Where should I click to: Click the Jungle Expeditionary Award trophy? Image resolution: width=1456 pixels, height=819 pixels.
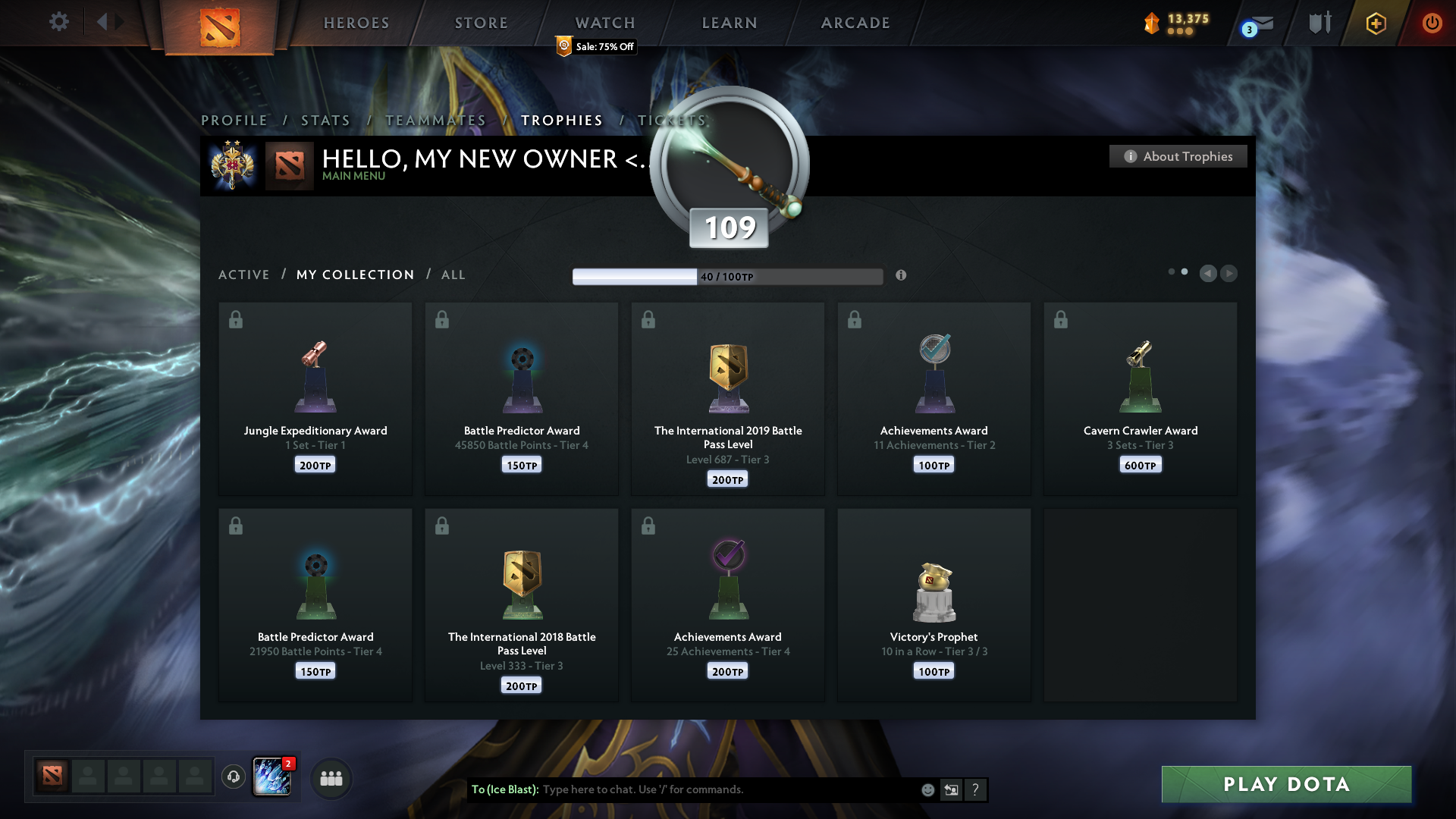(x=315, y=398)
